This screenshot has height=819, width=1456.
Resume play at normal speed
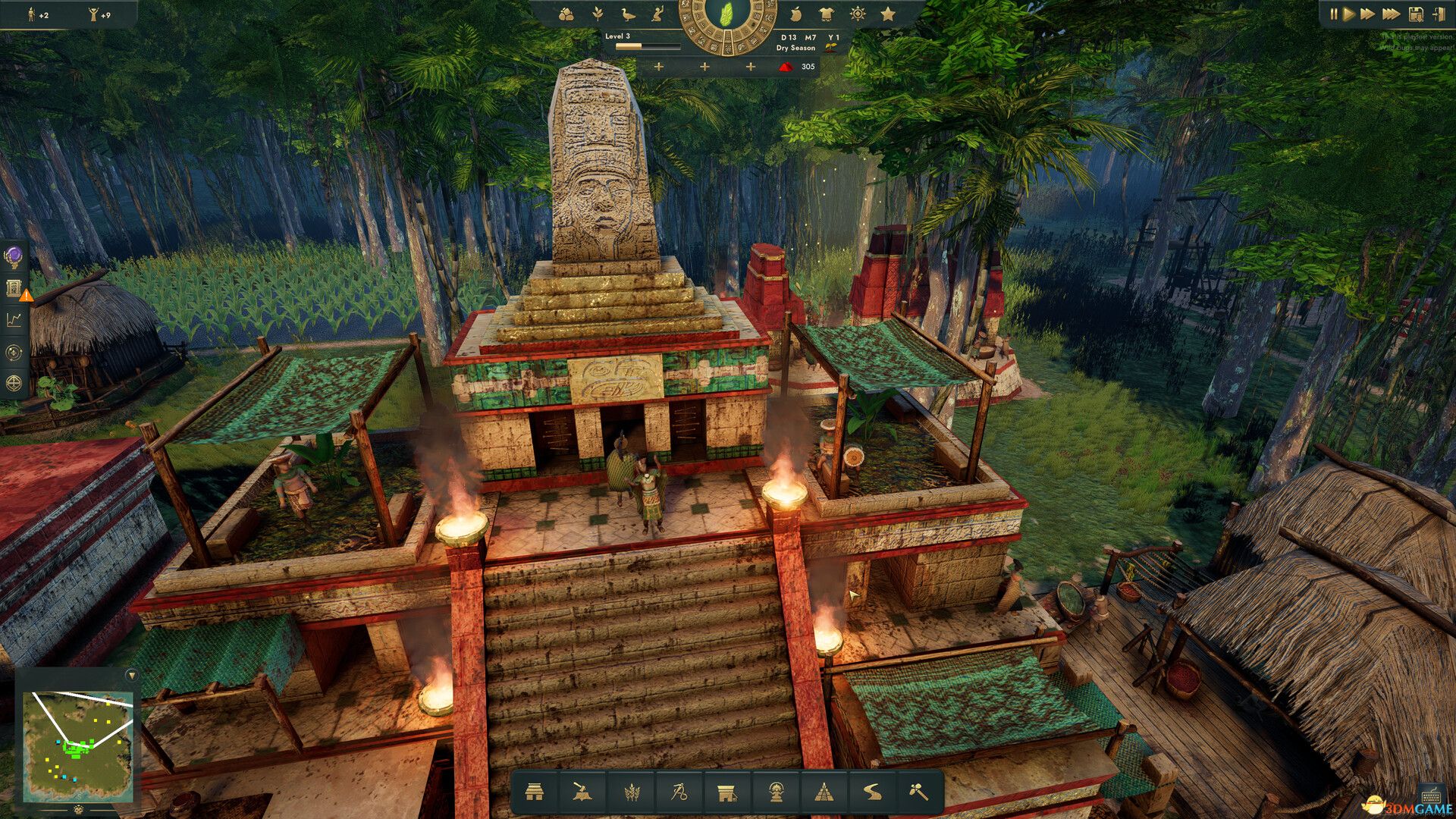pyautogui.click(x=1349, y=13)
